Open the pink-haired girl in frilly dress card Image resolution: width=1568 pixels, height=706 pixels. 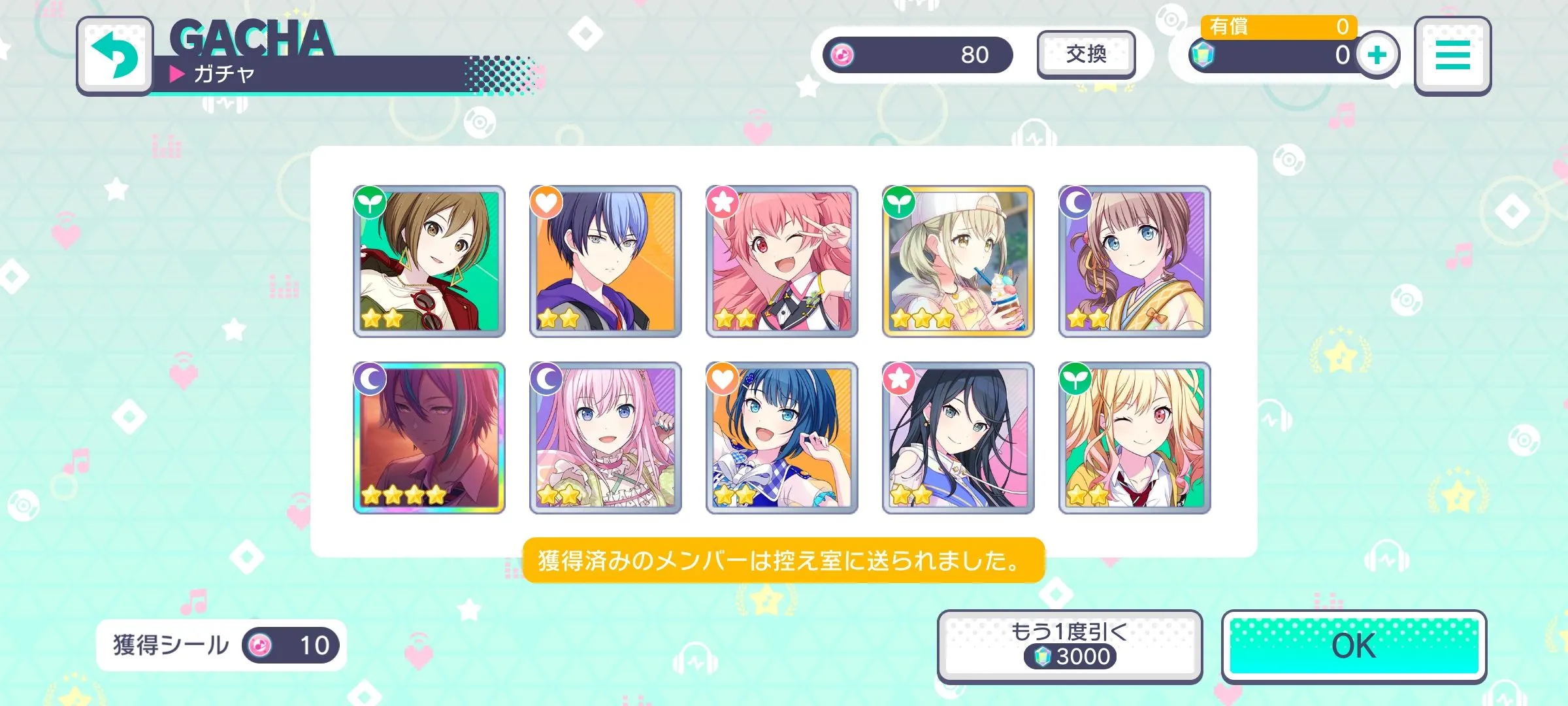(x=606, y=438)
